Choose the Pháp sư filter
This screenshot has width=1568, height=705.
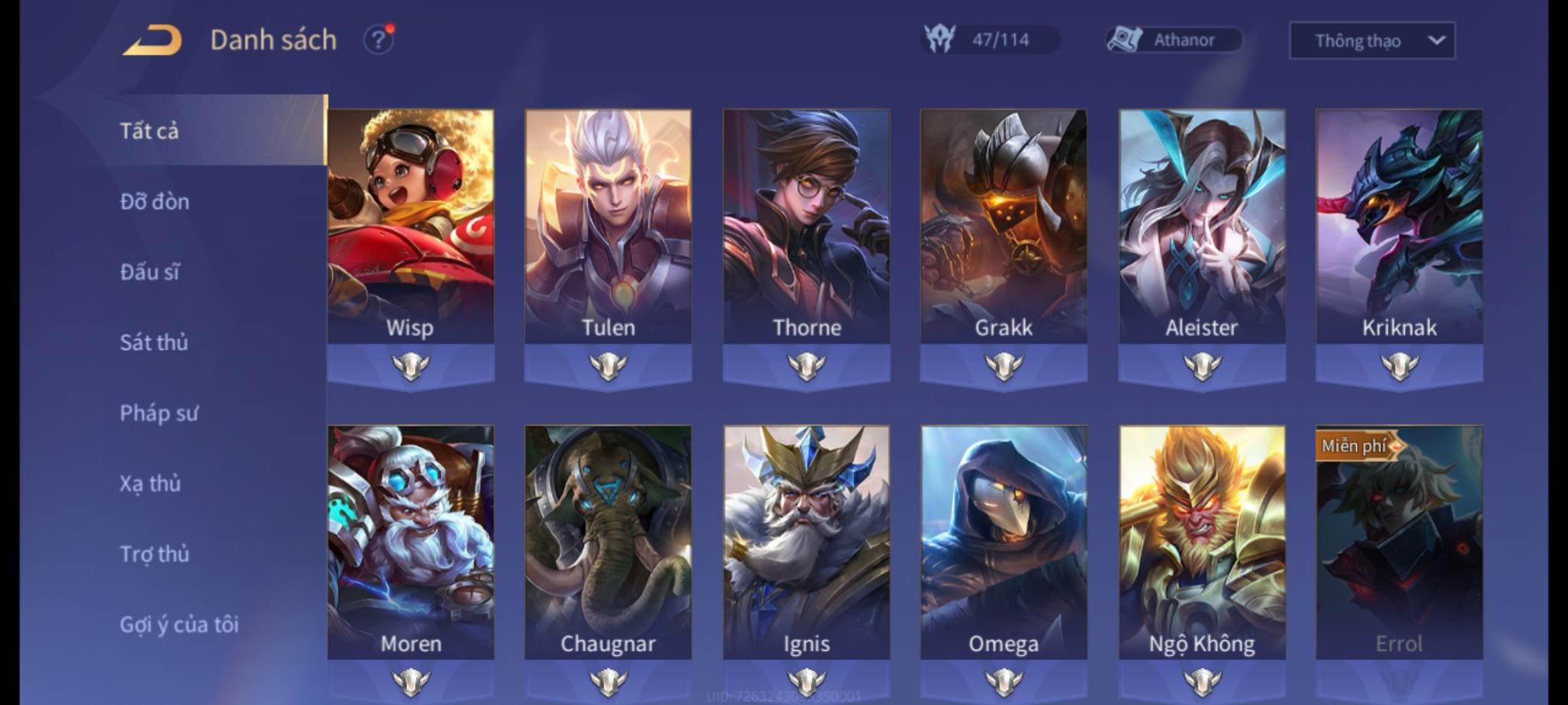coord(158,413)
